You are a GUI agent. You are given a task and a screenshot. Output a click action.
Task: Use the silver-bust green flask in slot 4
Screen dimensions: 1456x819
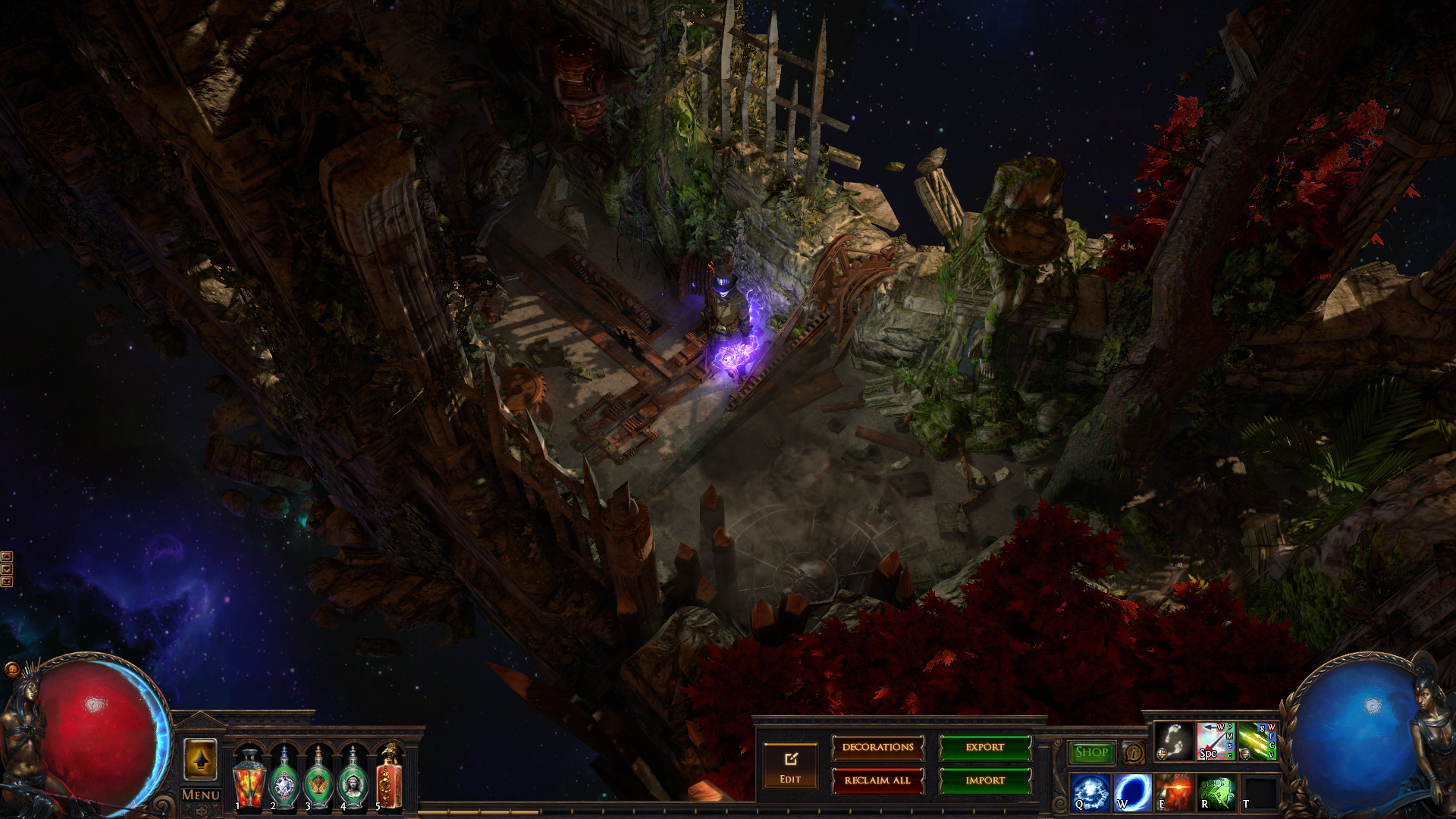pos(353,780)
